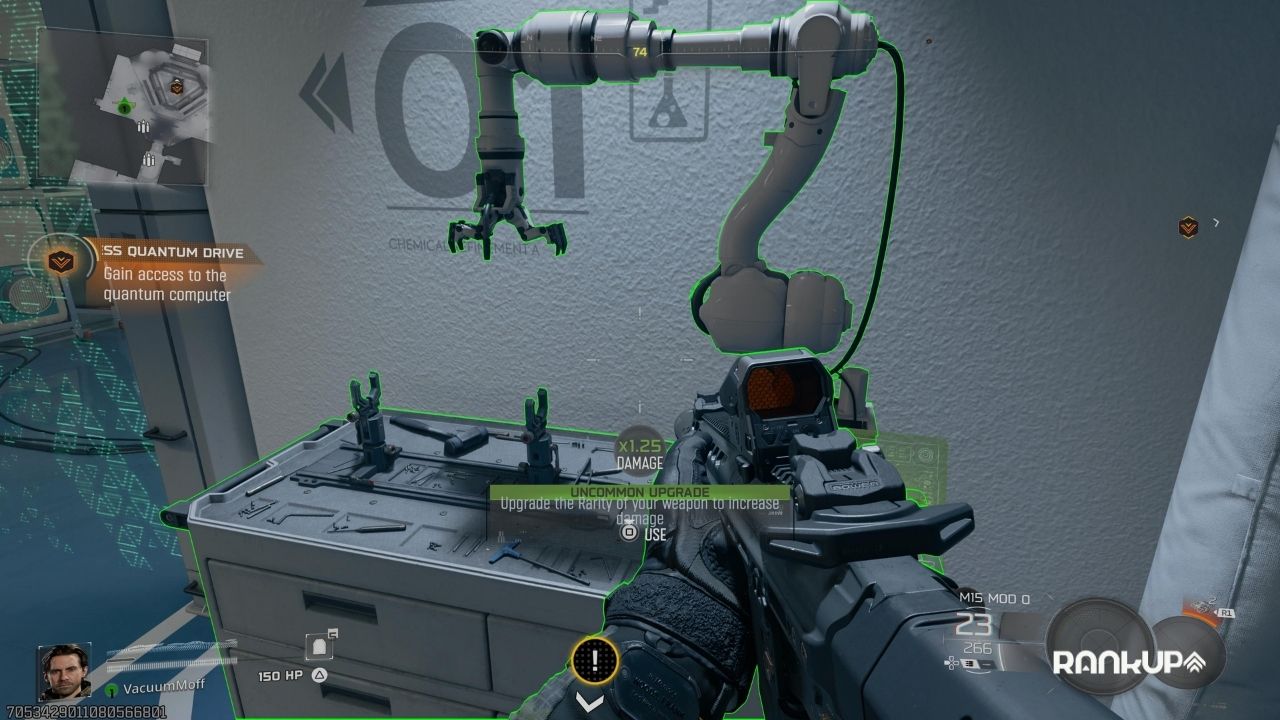Open the Quantum Drive objective tracker
This screenshot has height=720, width=1280.
(x=150, y=269)
